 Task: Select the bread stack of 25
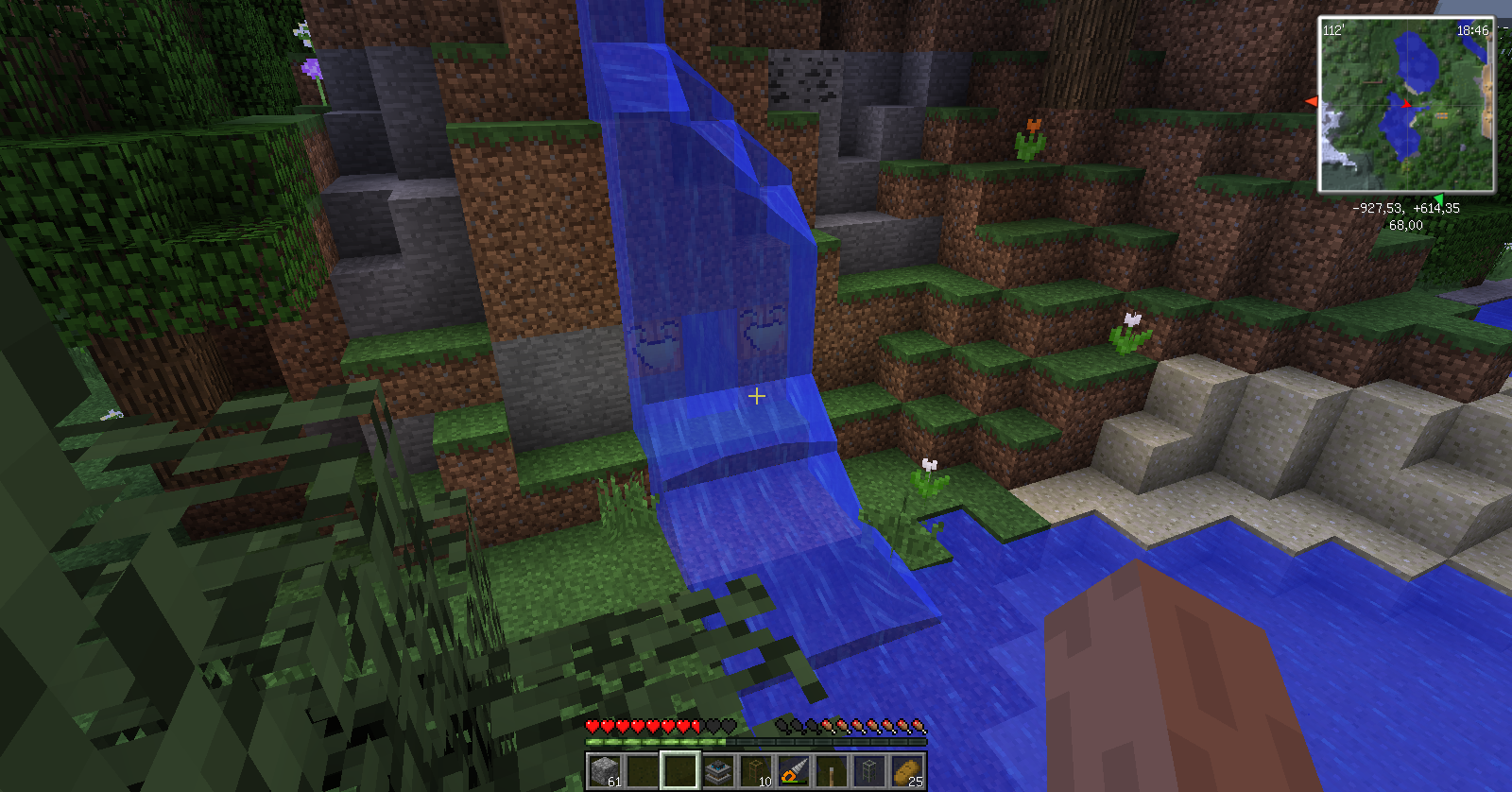[907, 771]
